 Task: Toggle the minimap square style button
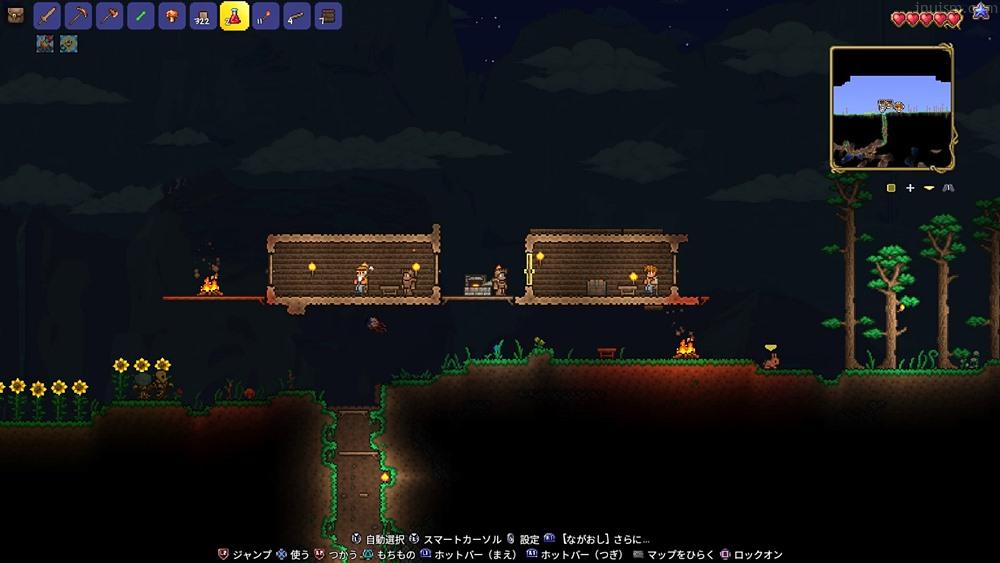point(891,188)
